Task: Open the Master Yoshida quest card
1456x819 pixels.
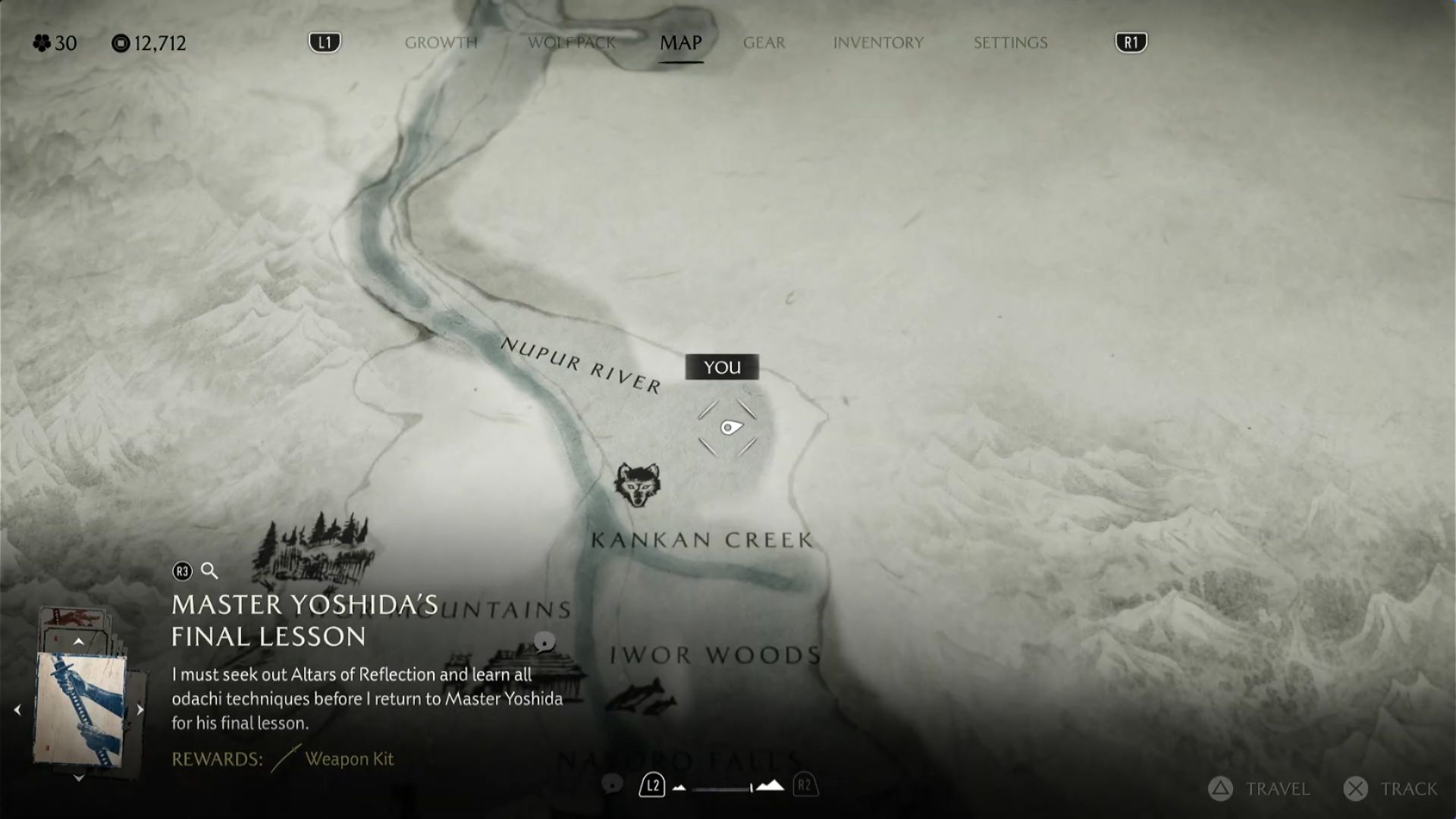Action: 80,709
